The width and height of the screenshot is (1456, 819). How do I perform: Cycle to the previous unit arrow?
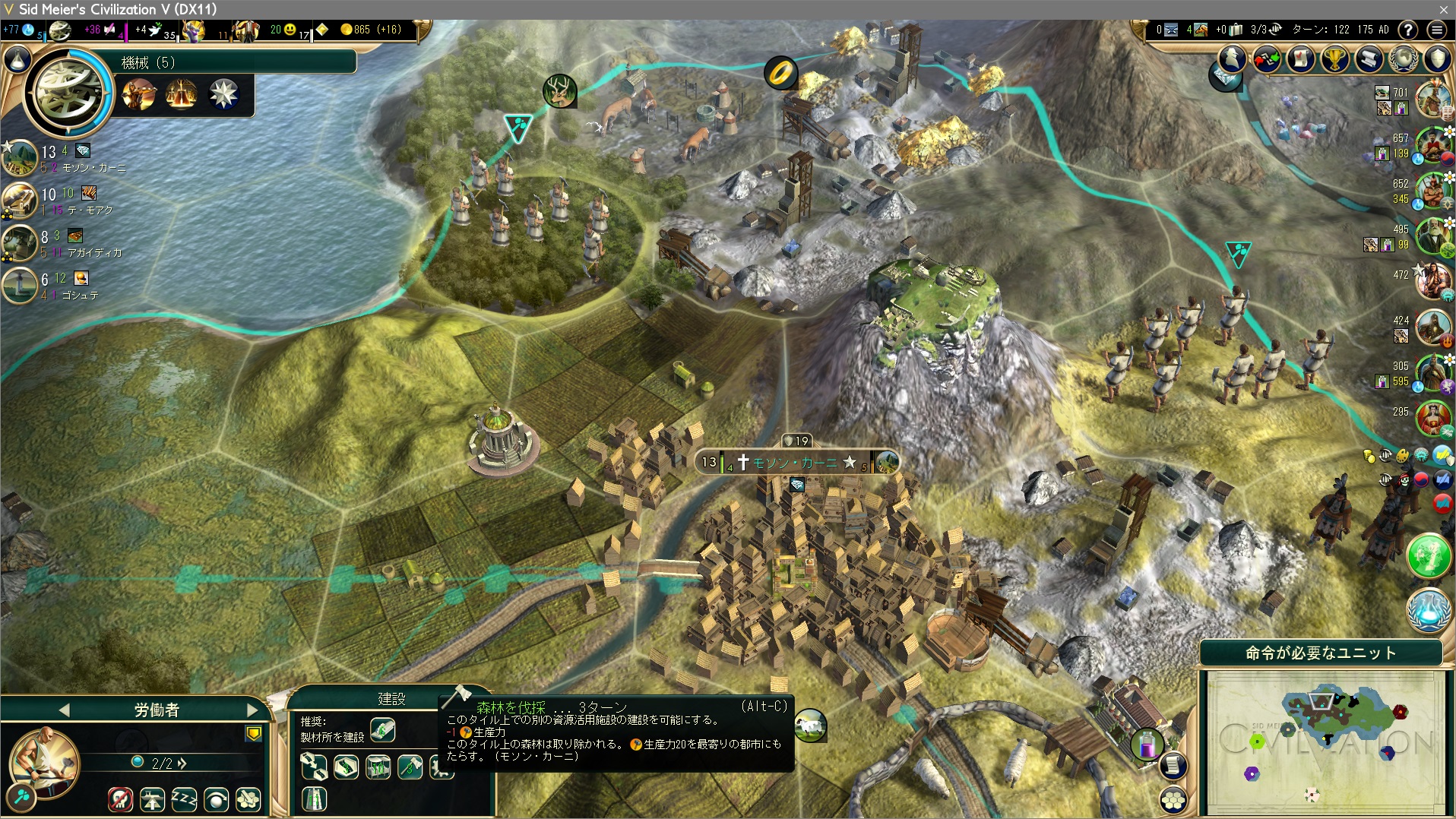pyautogui.click(x=64, y=710)
